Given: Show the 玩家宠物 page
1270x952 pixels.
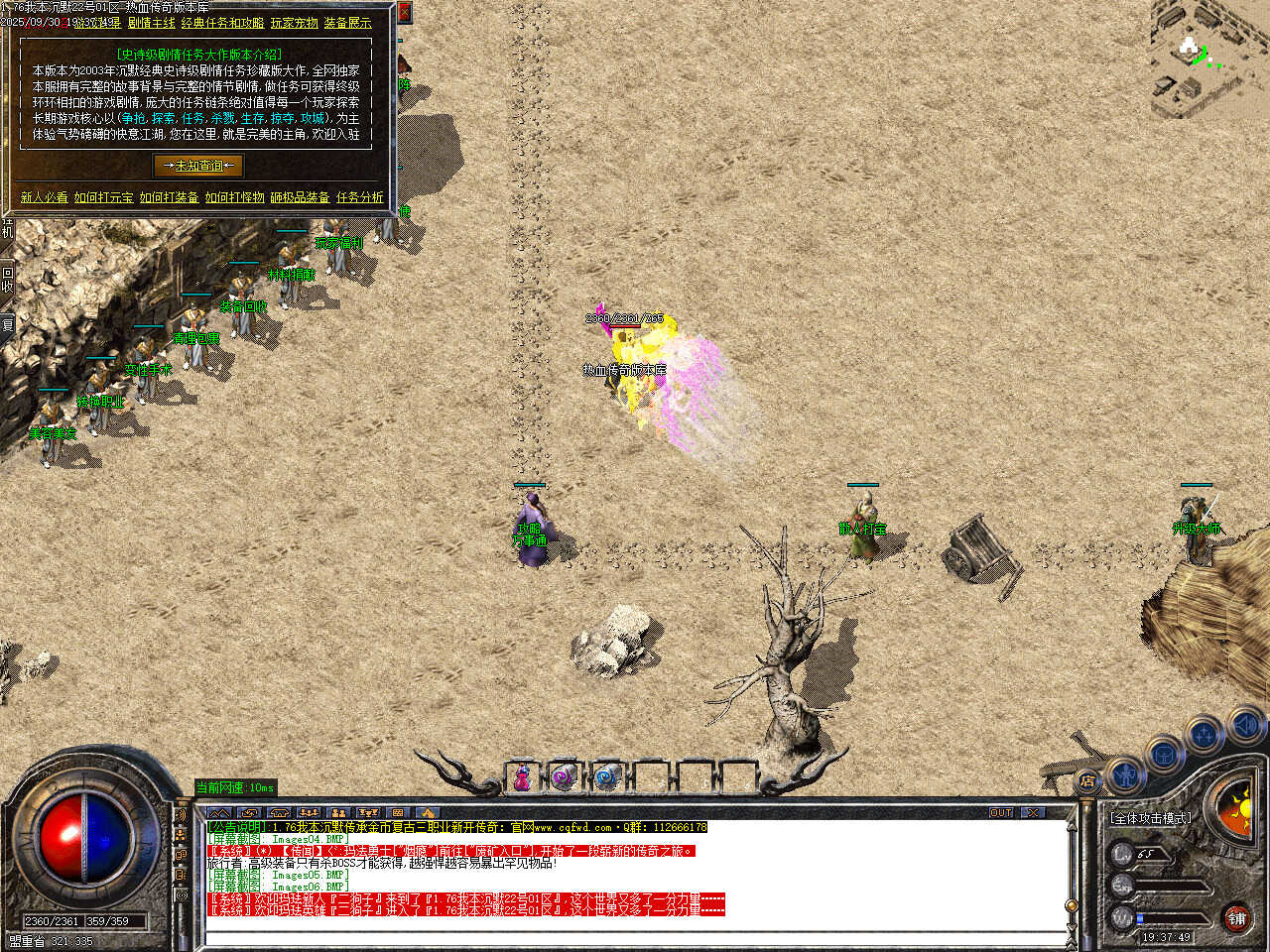Looking at the screenshot, I should (295, 23).
